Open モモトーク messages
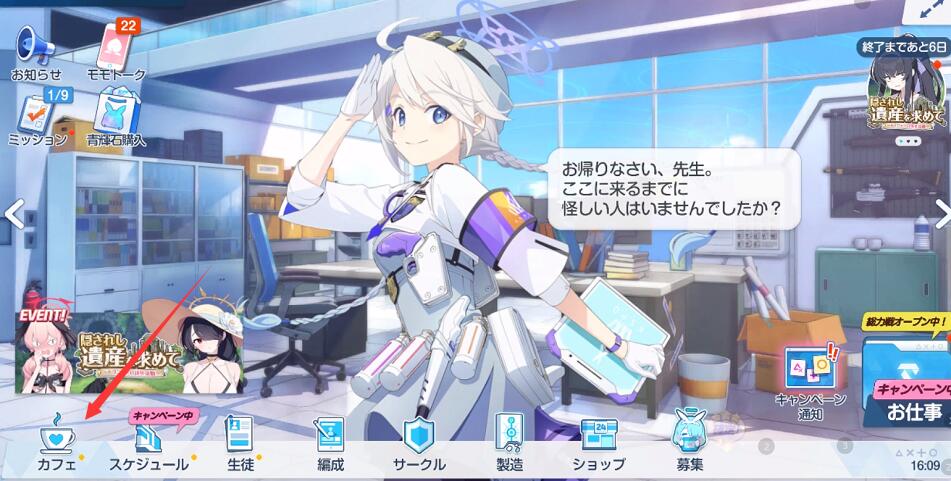This screenshot has height=481, width=951. tap(118, 48)
